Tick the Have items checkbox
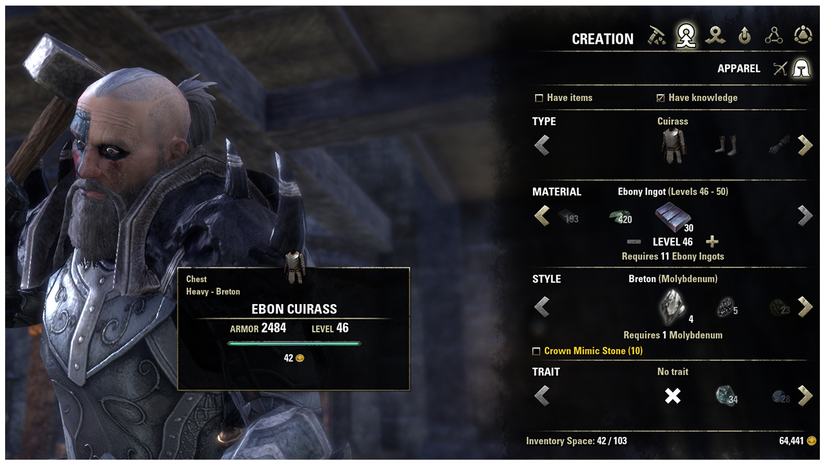This screenshot has height=464, width=825. point(540,98)
